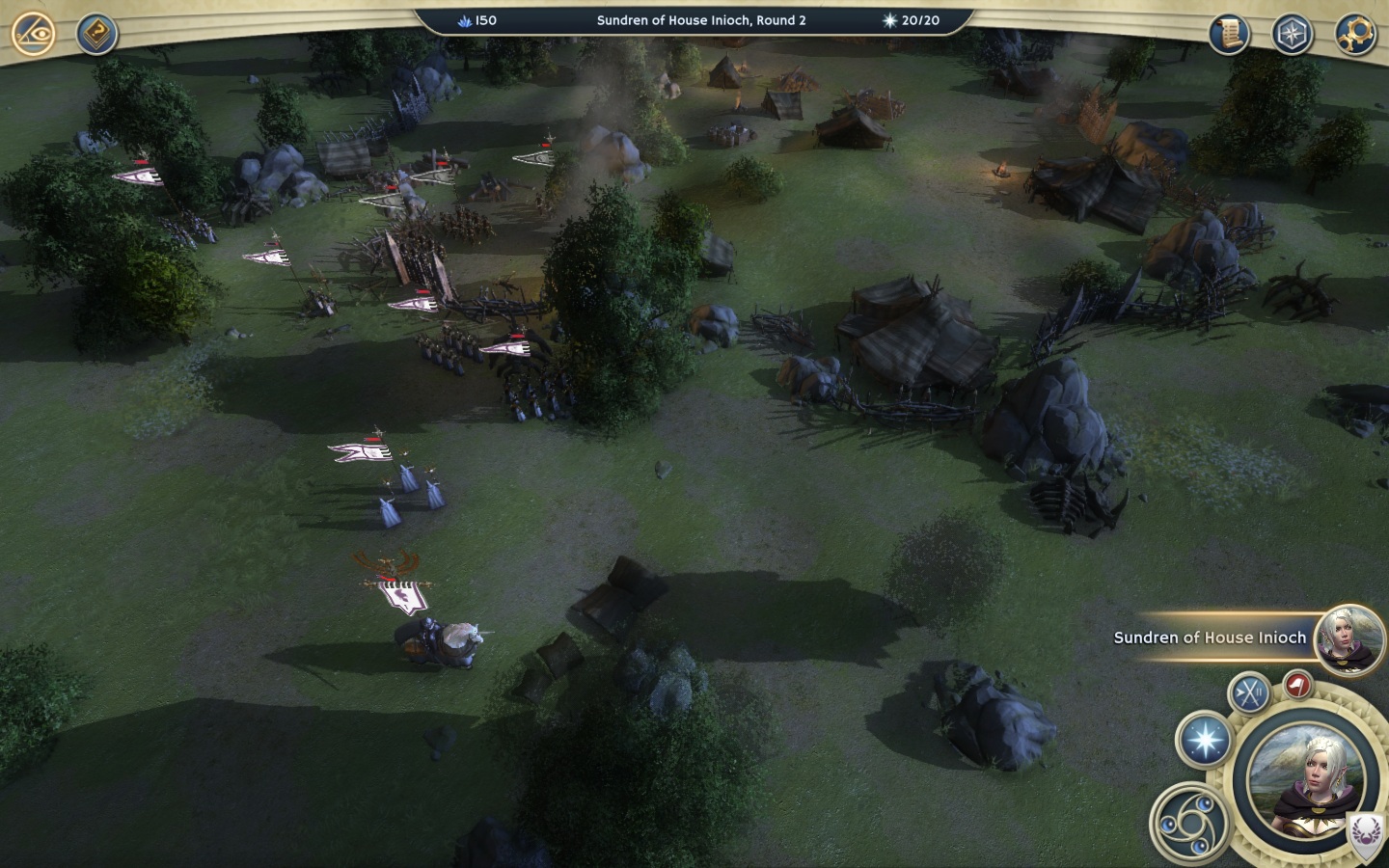Screen dimensions: 1389x868
Task: Click the compass star button
Action: click(x=1292, y=35)
